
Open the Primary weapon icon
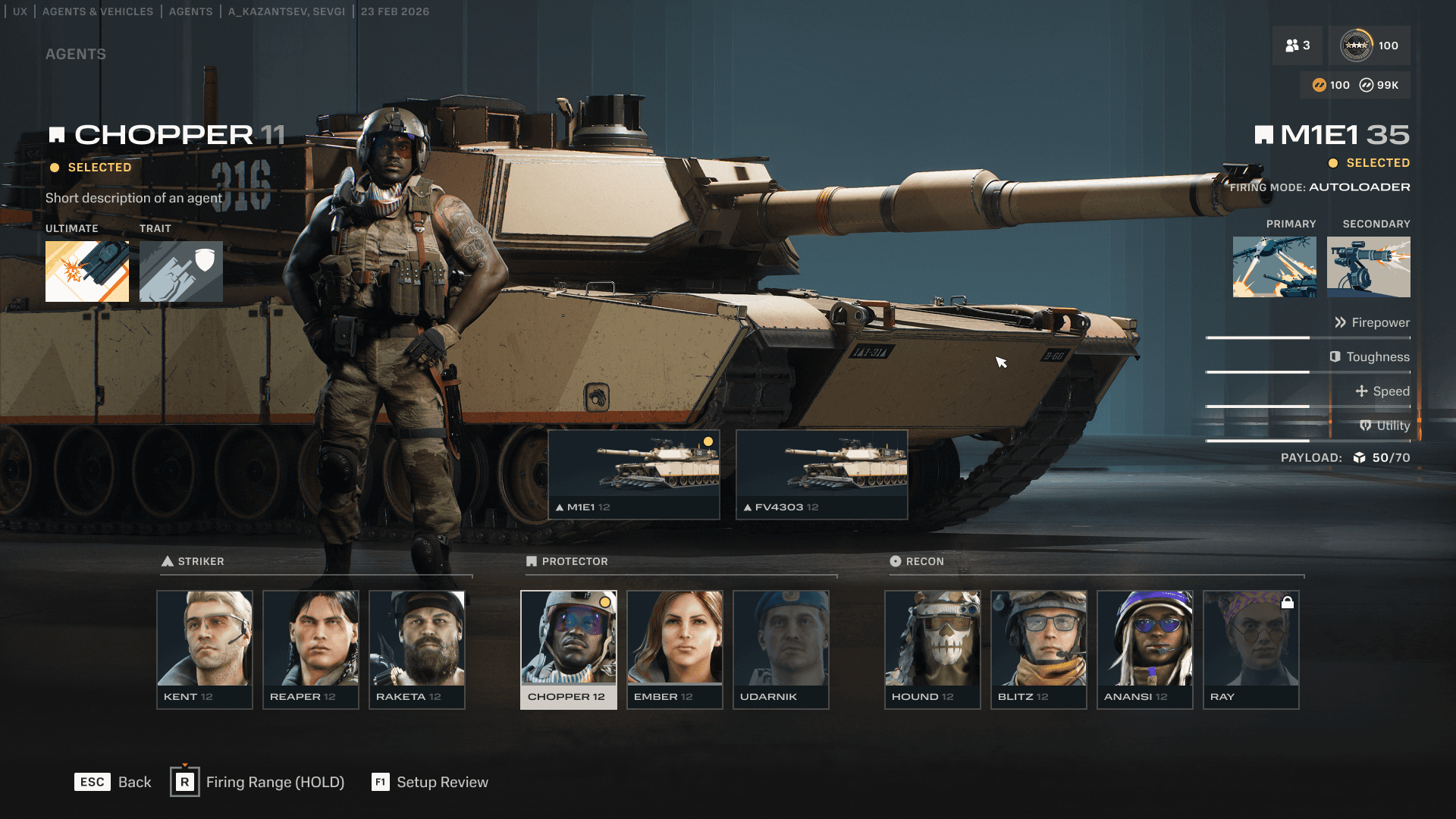tap(1275, 267)
